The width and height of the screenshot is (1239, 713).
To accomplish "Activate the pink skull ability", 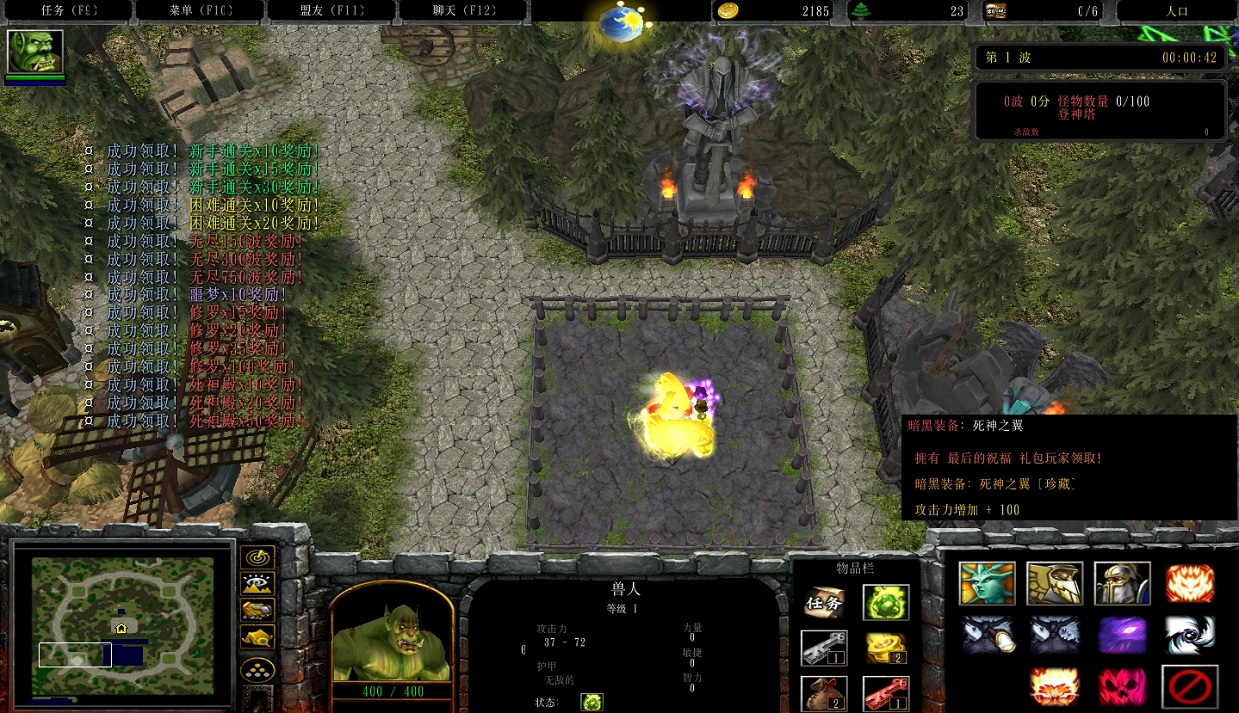I will [1122, 687].
